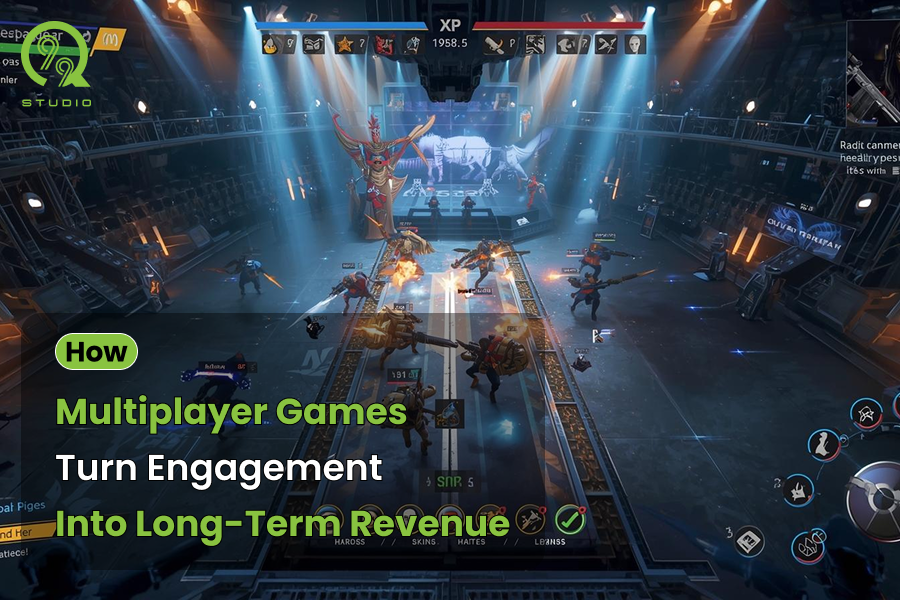Open the SKINS menu label
The height and width of the screenshot is (600, 900).
tap(427, 542)
